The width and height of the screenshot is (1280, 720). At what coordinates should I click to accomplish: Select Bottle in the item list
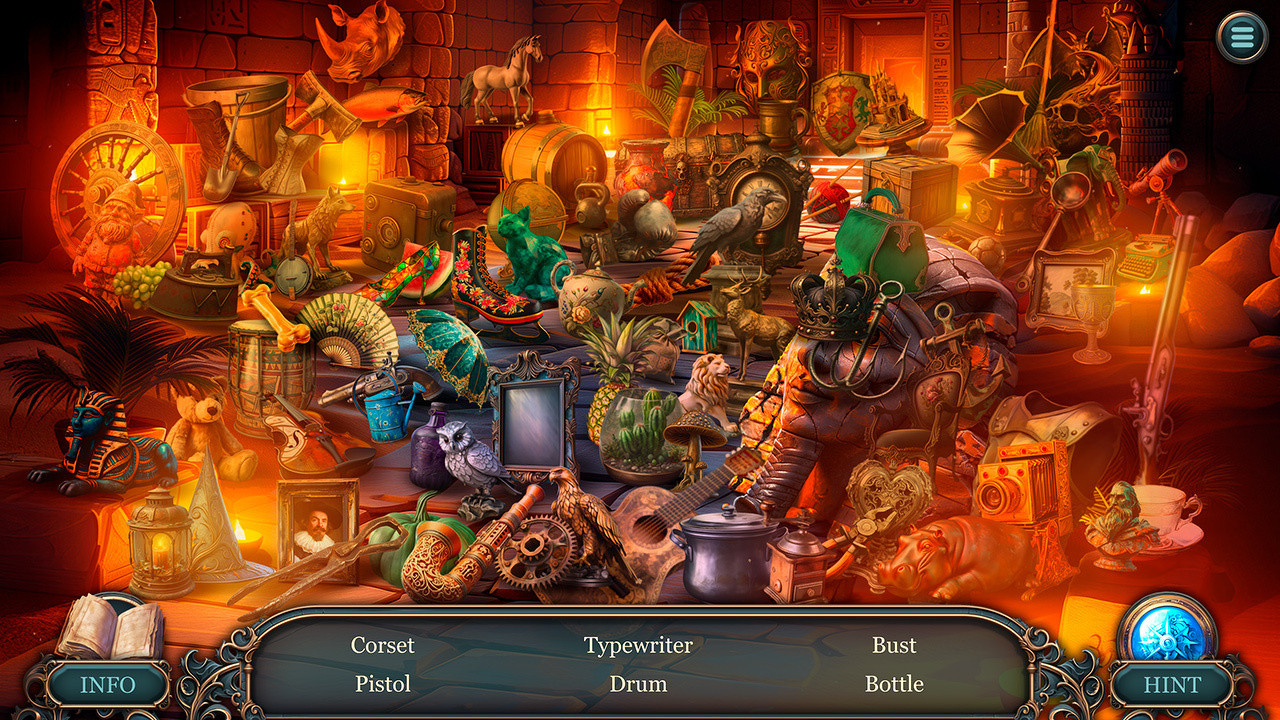pos(894,684)
